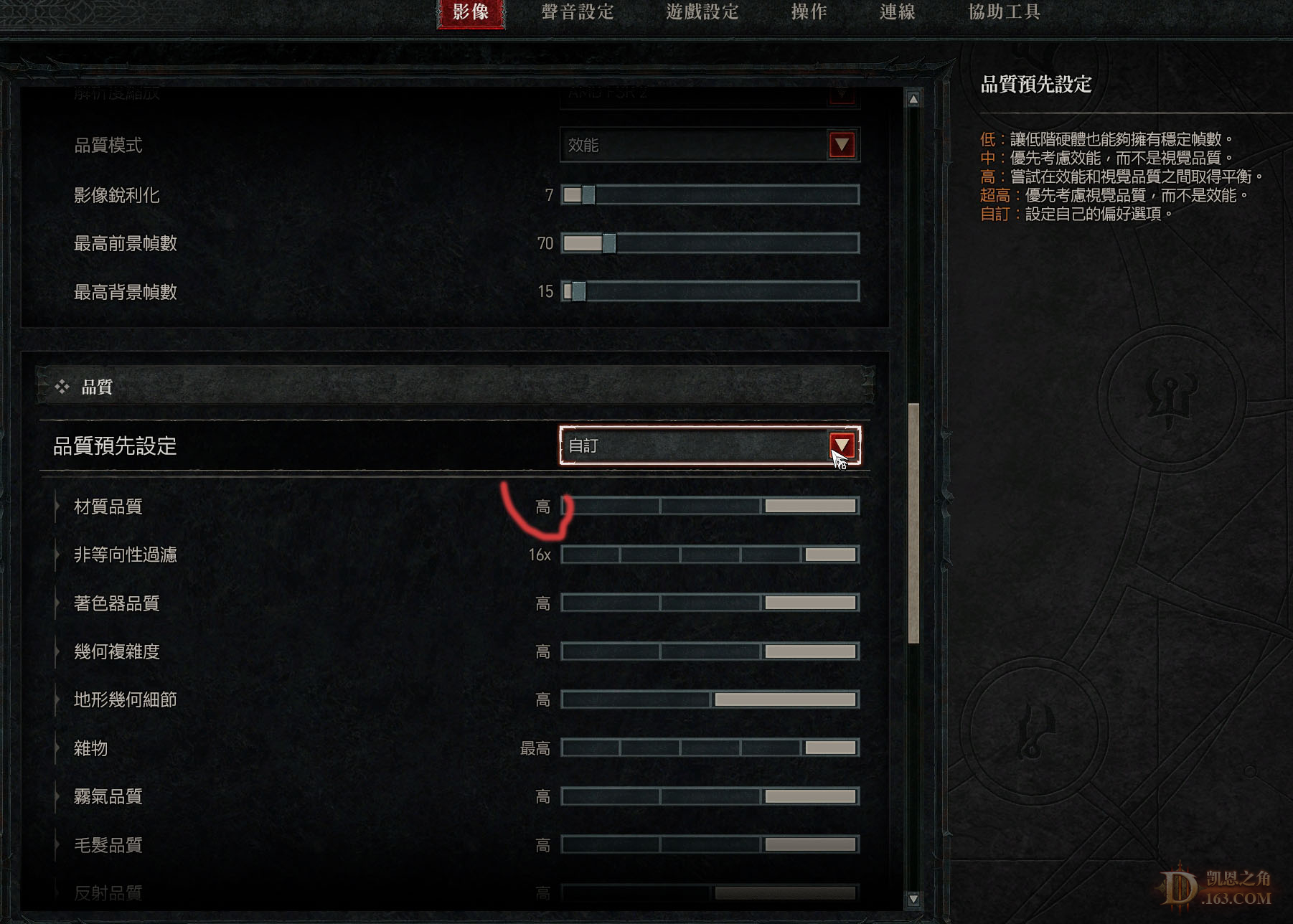
Task: Switch to the 協助工具 tab
Action: click(1002, 12)
